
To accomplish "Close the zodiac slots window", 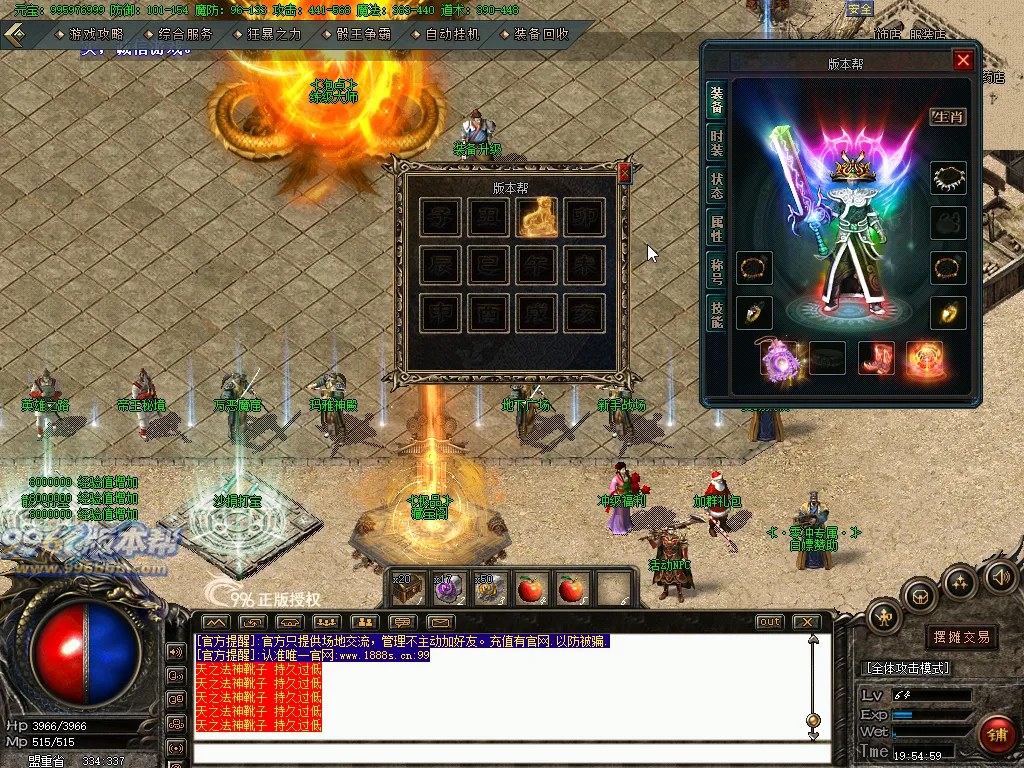I will [x=625, y=173].
